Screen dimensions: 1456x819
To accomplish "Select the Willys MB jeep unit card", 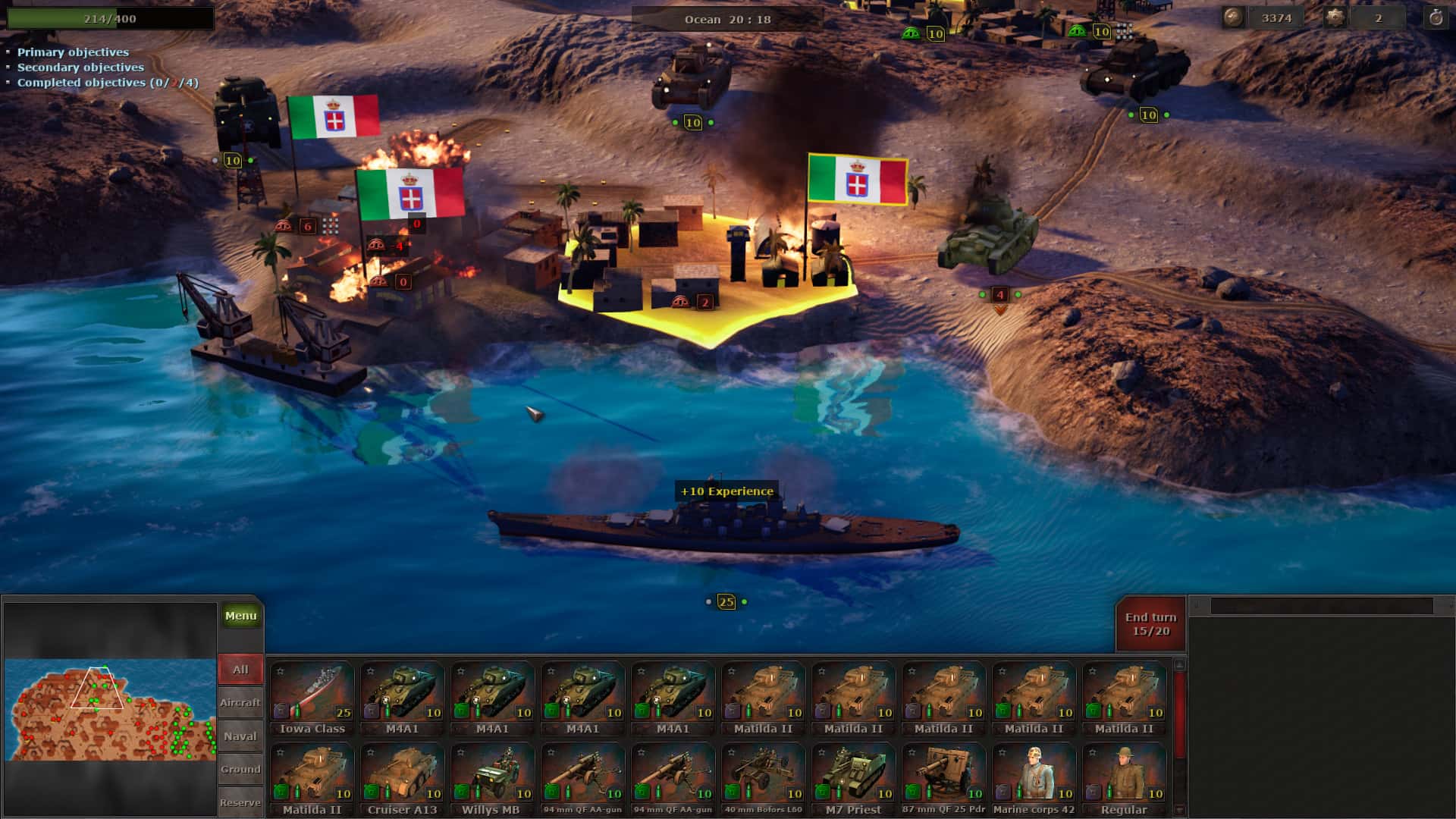I will pos(493,773).
